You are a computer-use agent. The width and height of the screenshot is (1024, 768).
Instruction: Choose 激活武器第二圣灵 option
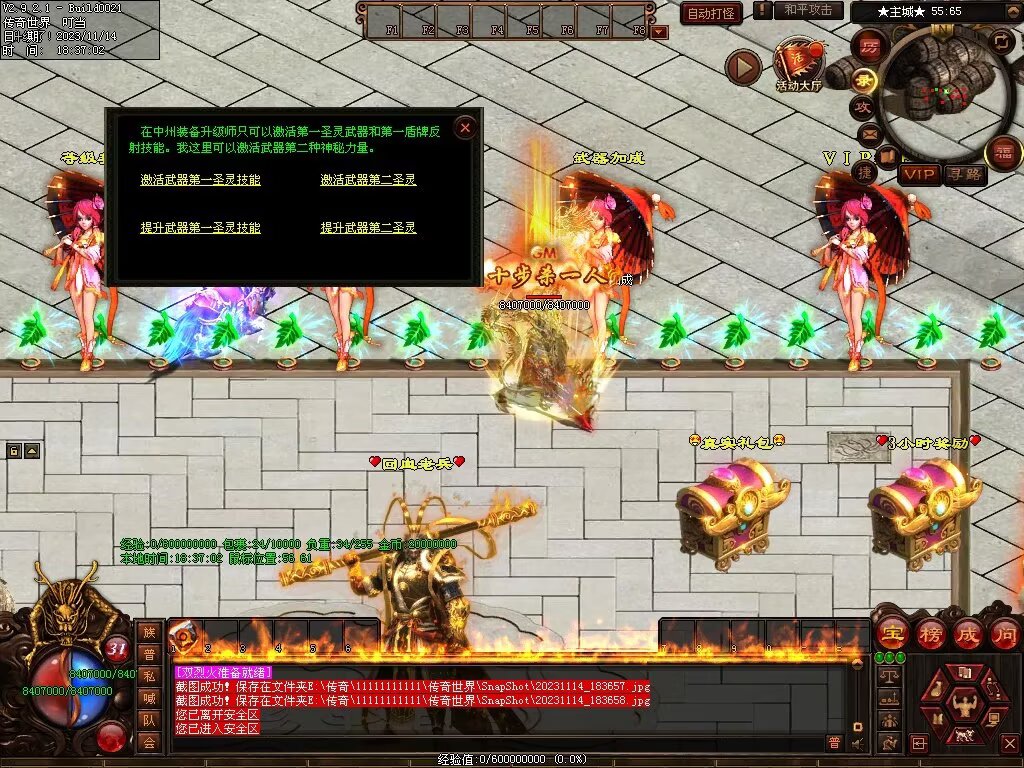click(x=368, y=180)
